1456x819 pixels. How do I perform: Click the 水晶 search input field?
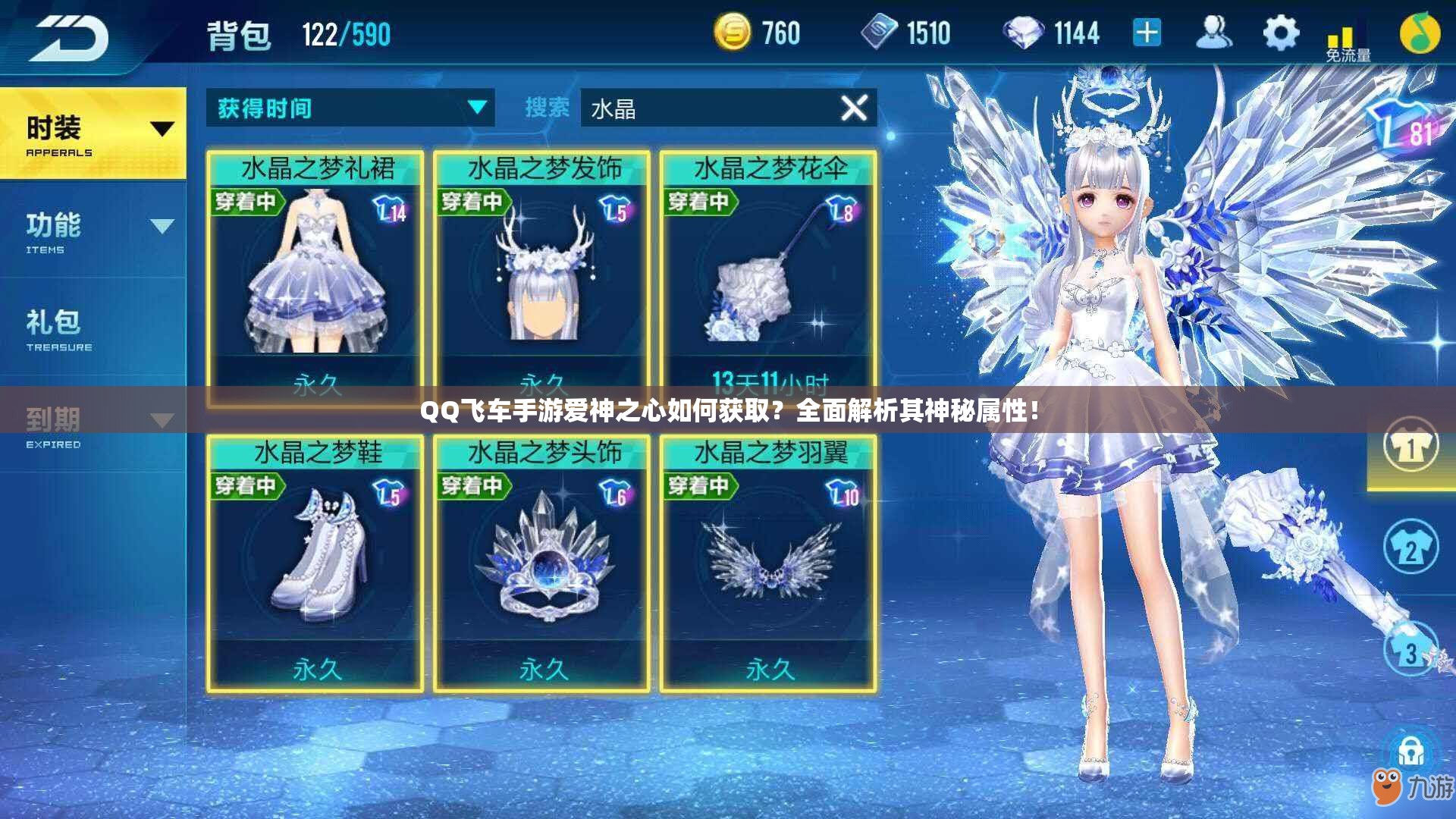point(720,108)
